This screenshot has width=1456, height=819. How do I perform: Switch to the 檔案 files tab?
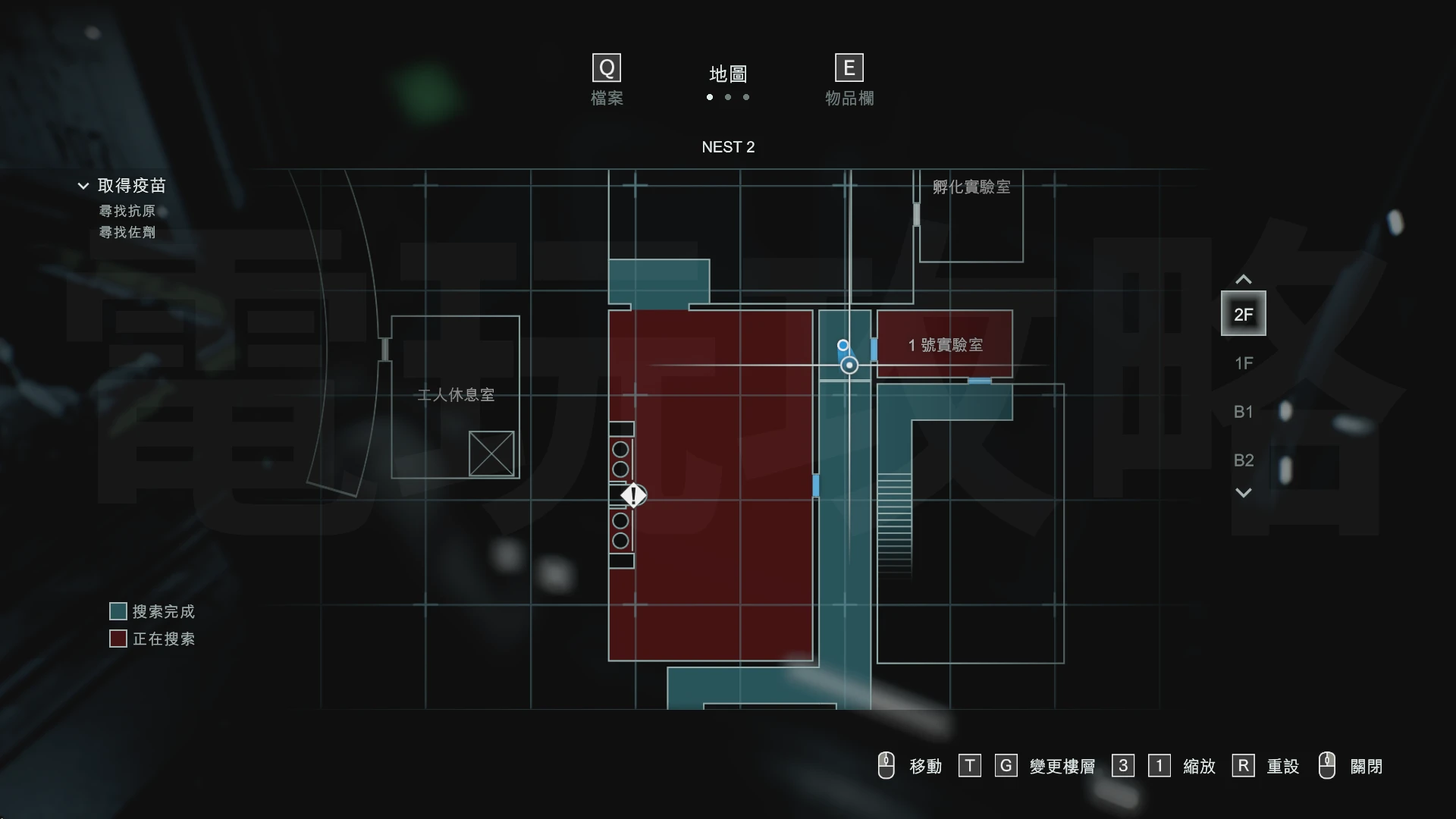(607, 80)
